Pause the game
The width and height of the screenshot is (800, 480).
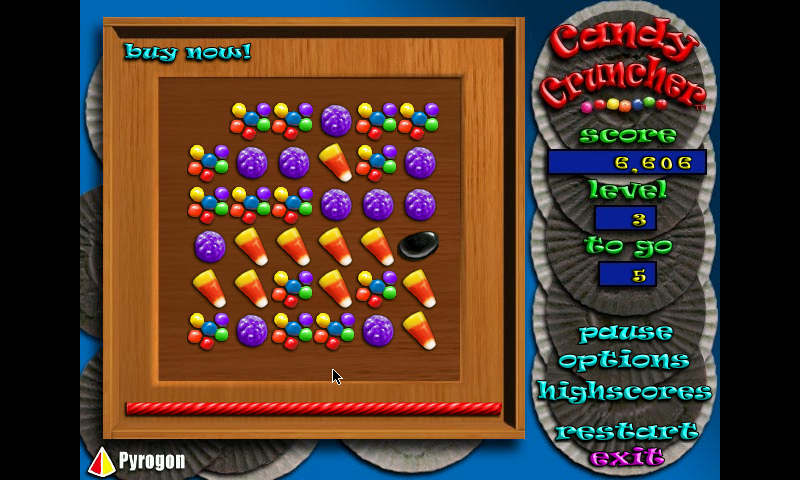click(625, 332)
